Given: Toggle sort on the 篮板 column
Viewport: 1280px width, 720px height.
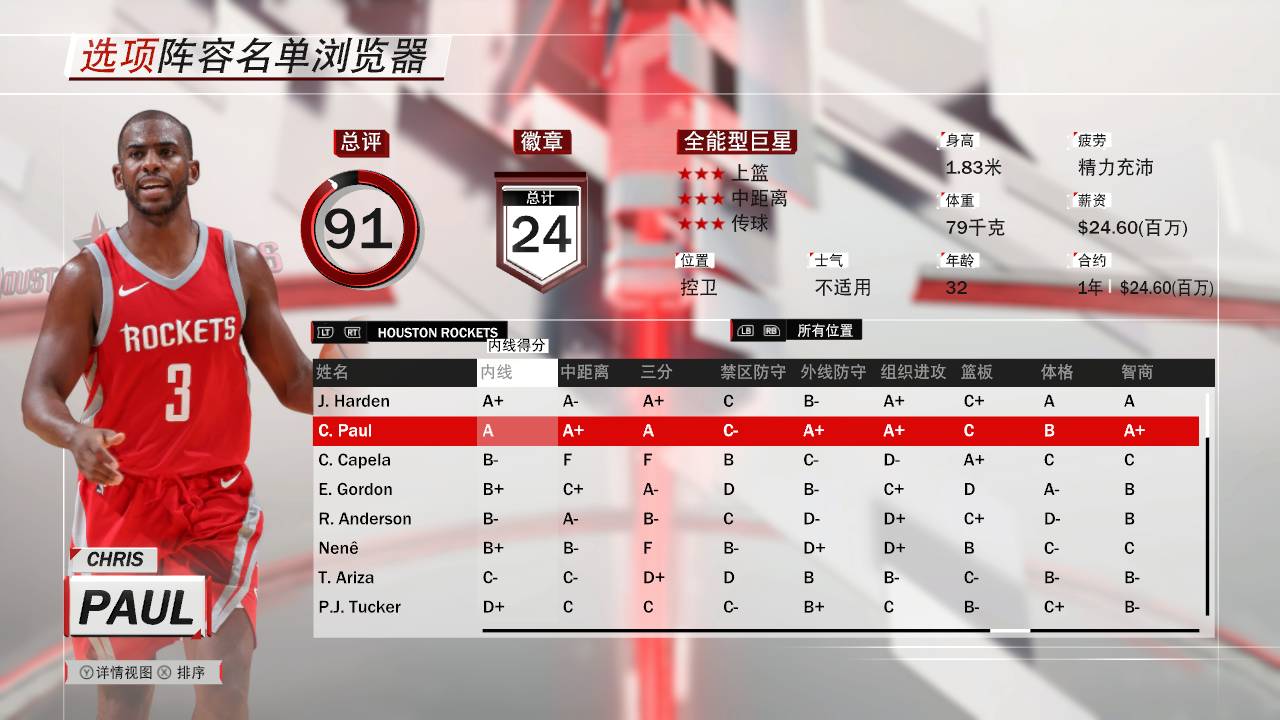Looking at the screenshot, I should coord(976,371).
